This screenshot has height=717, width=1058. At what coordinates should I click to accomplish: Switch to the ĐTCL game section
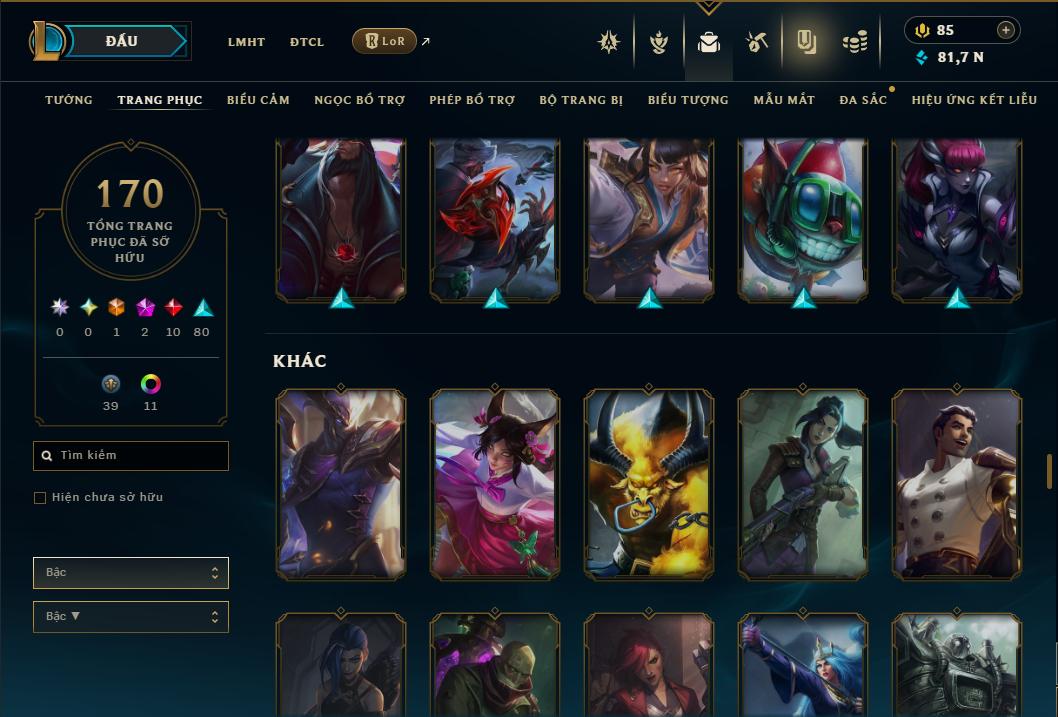point(307,42)
